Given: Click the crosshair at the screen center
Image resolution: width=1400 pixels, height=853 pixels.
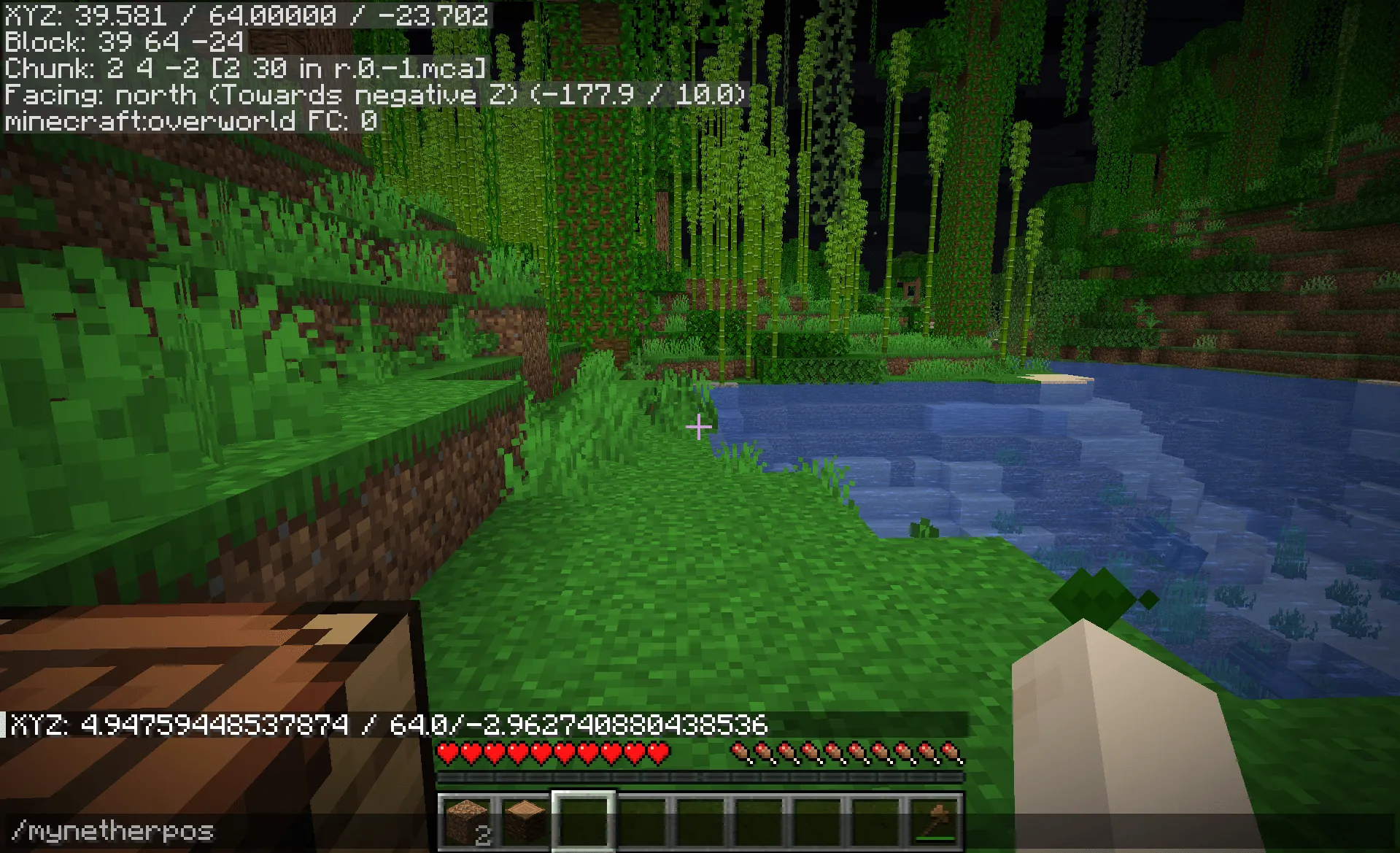Looking at the screenshot, I should pyautogui.click(x=699, y=427).
